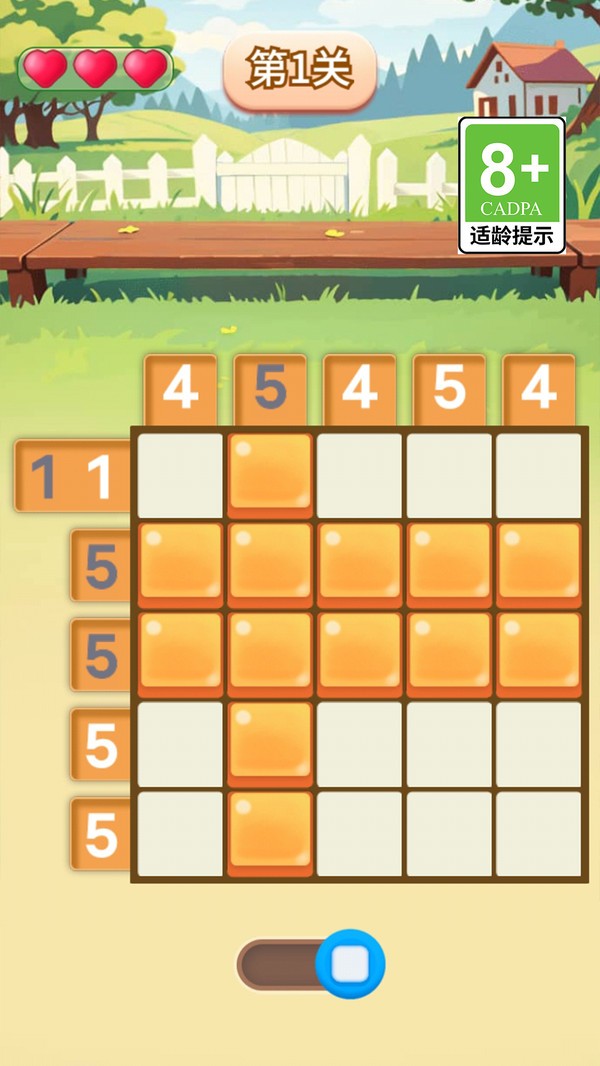Toggle the fill/mark mode switch
Image resolution: width=600 pixels, height=1066 pixels.
click(x=311, y=965)
